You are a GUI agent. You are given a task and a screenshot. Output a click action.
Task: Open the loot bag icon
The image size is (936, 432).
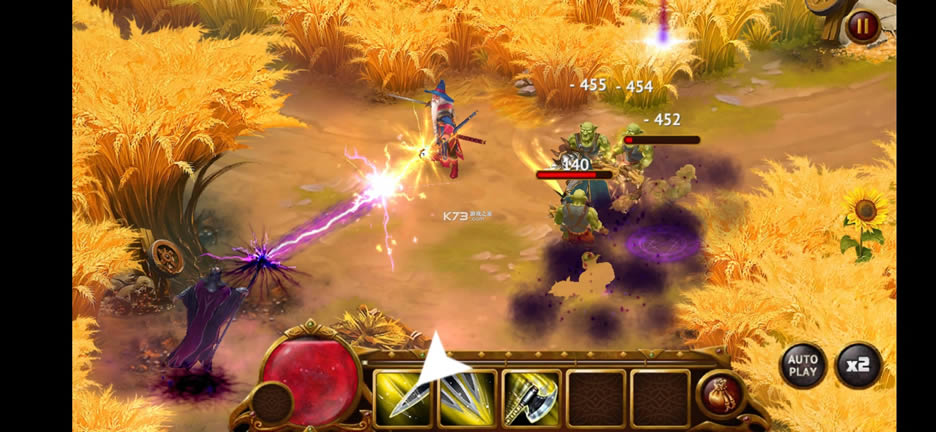tap(720, 393)
